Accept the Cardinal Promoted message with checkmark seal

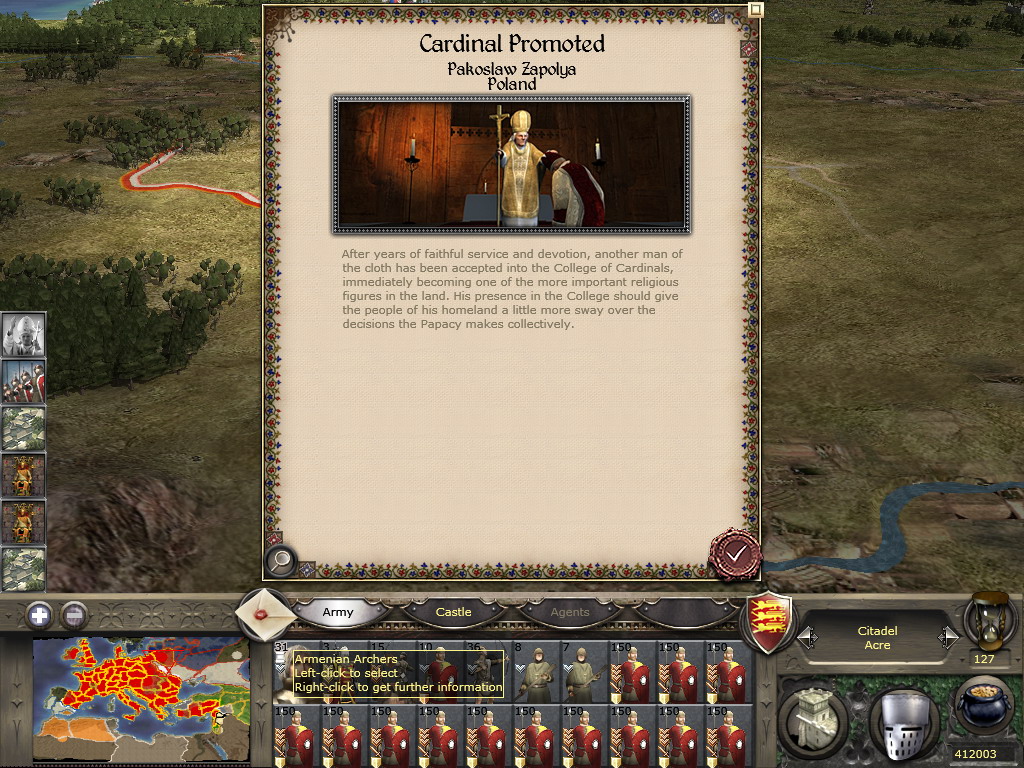pos(735,553)
